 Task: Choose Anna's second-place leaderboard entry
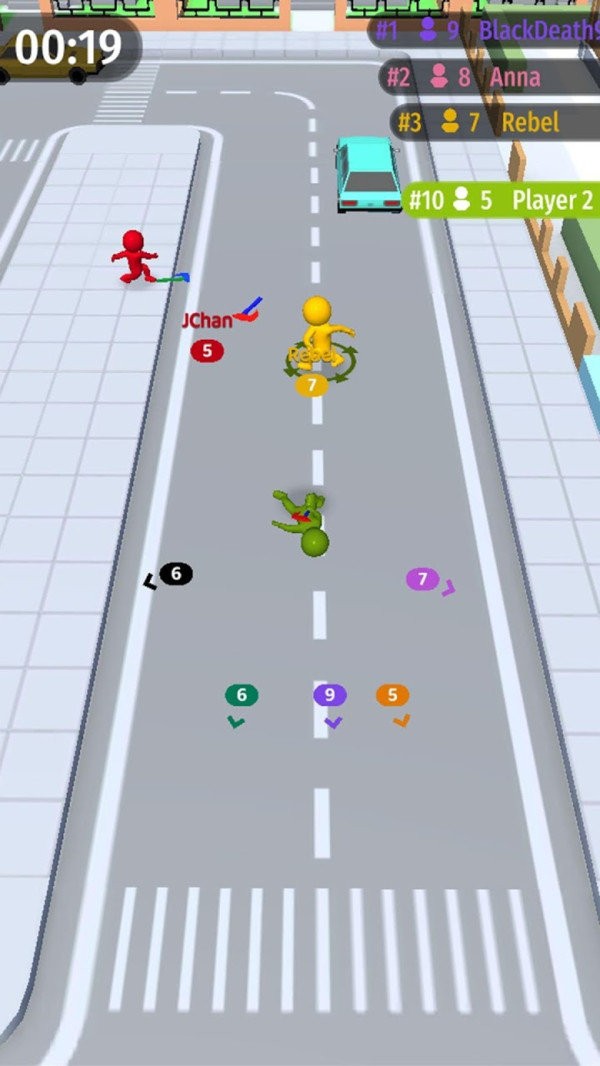tap(490, 77)
